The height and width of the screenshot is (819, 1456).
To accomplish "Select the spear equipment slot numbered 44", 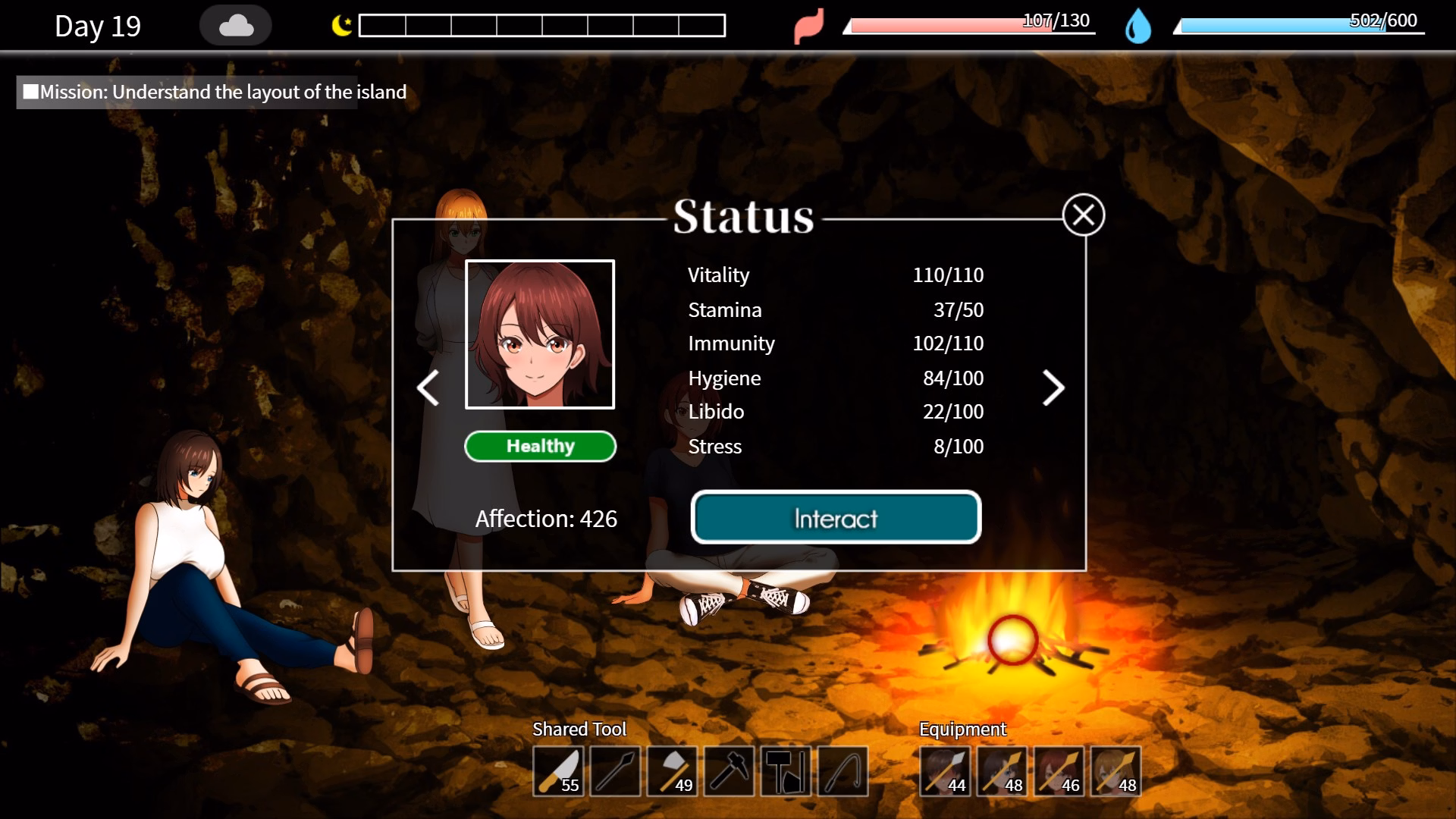I will (x=945, y=771).
